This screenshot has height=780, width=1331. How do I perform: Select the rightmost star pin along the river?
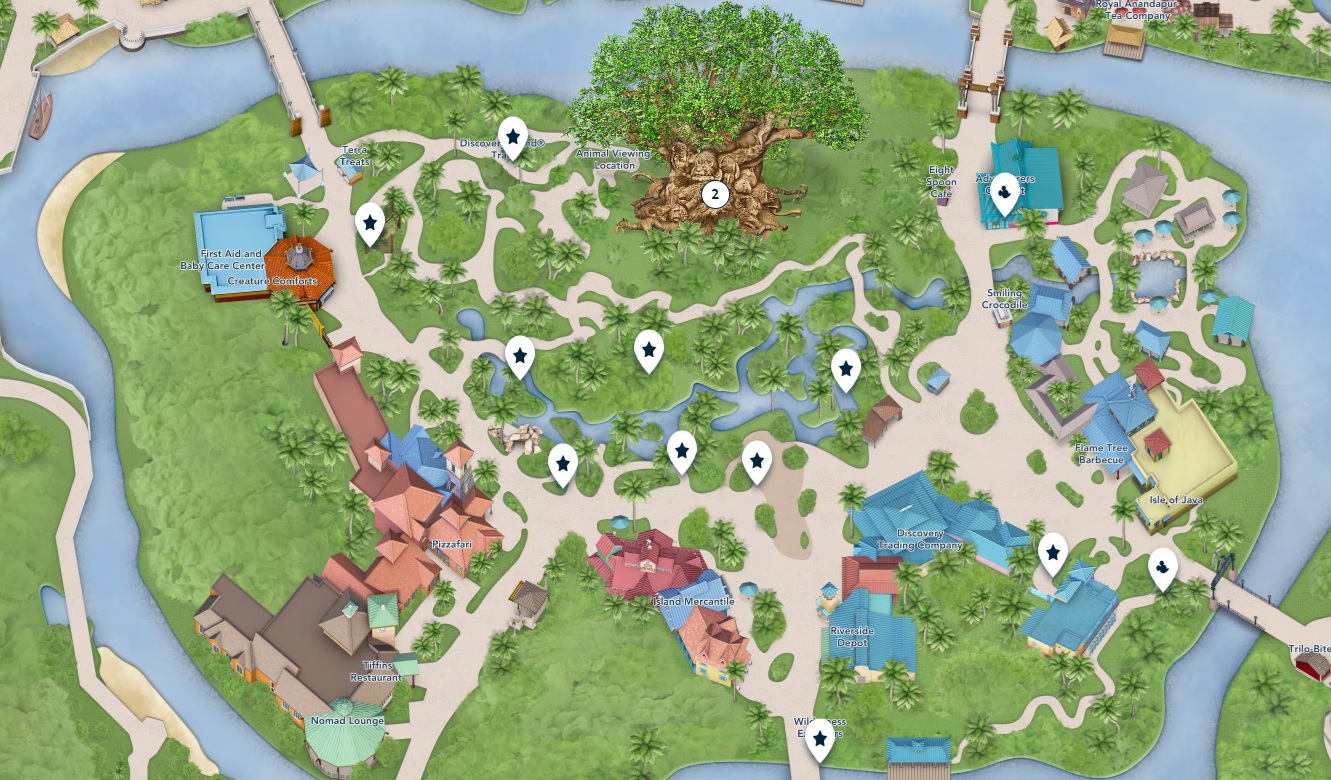point(845,368)
